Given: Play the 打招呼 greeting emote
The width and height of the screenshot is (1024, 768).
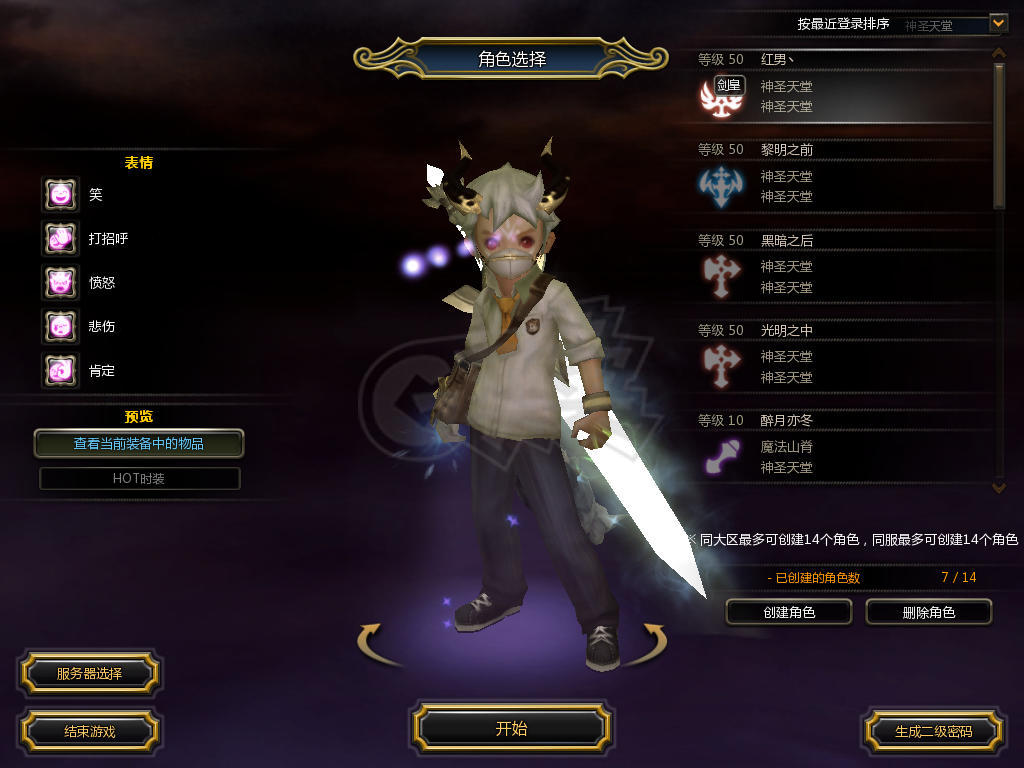Looking at the screenshot, I should pyautogui.click(x=60, y=238).
